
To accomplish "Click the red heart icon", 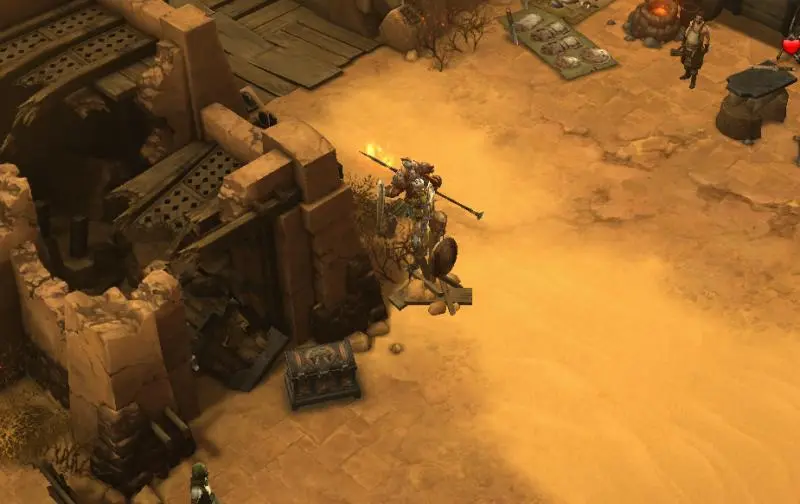I will [x=790, y=46].
